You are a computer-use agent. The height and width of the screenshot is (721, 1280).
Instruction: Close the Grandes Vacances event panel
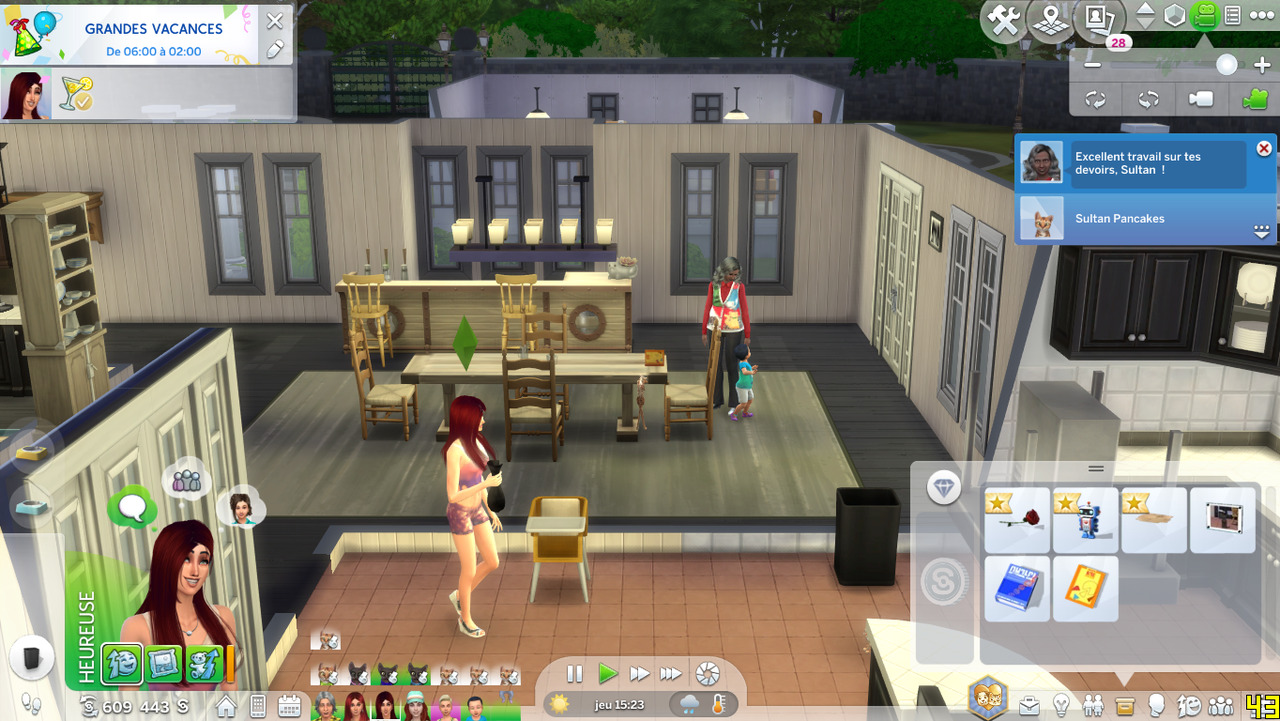[275, 21]
